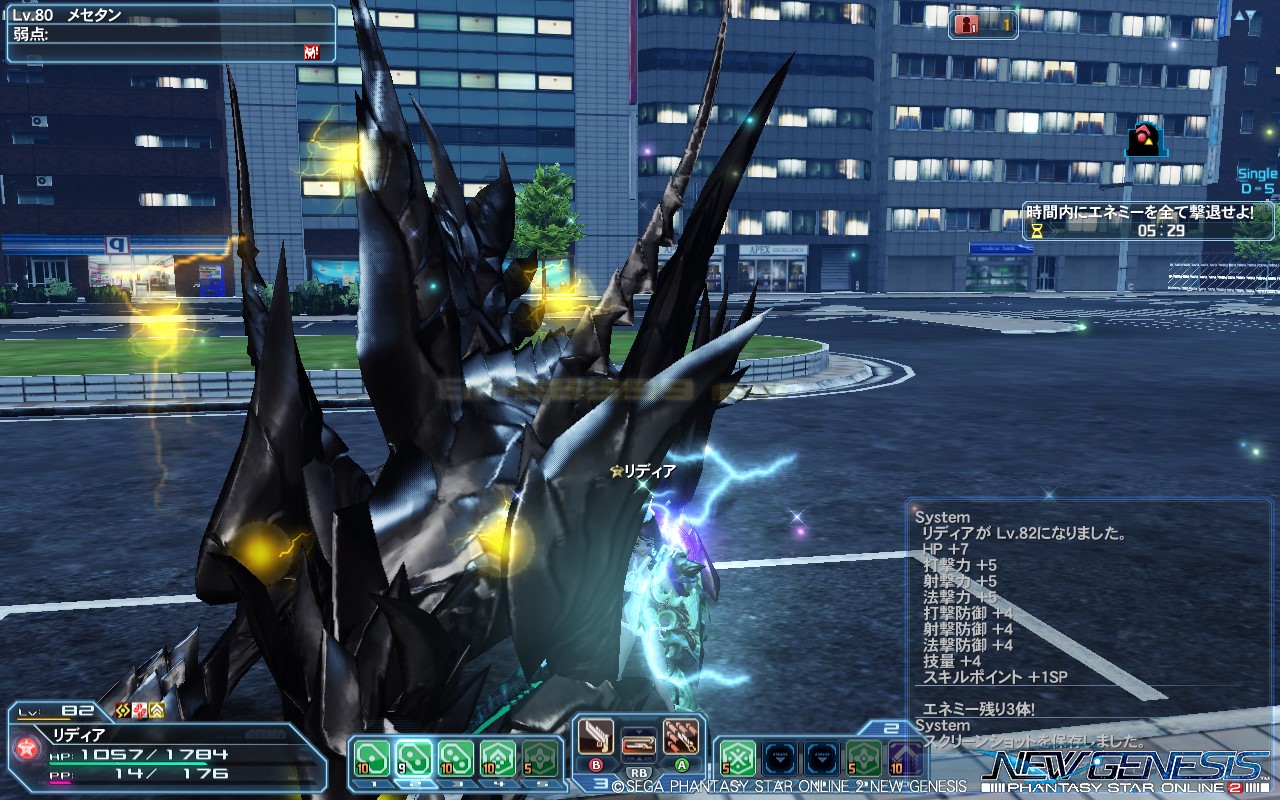Use the dimate in hotbar slot 2

pos(412,756)
